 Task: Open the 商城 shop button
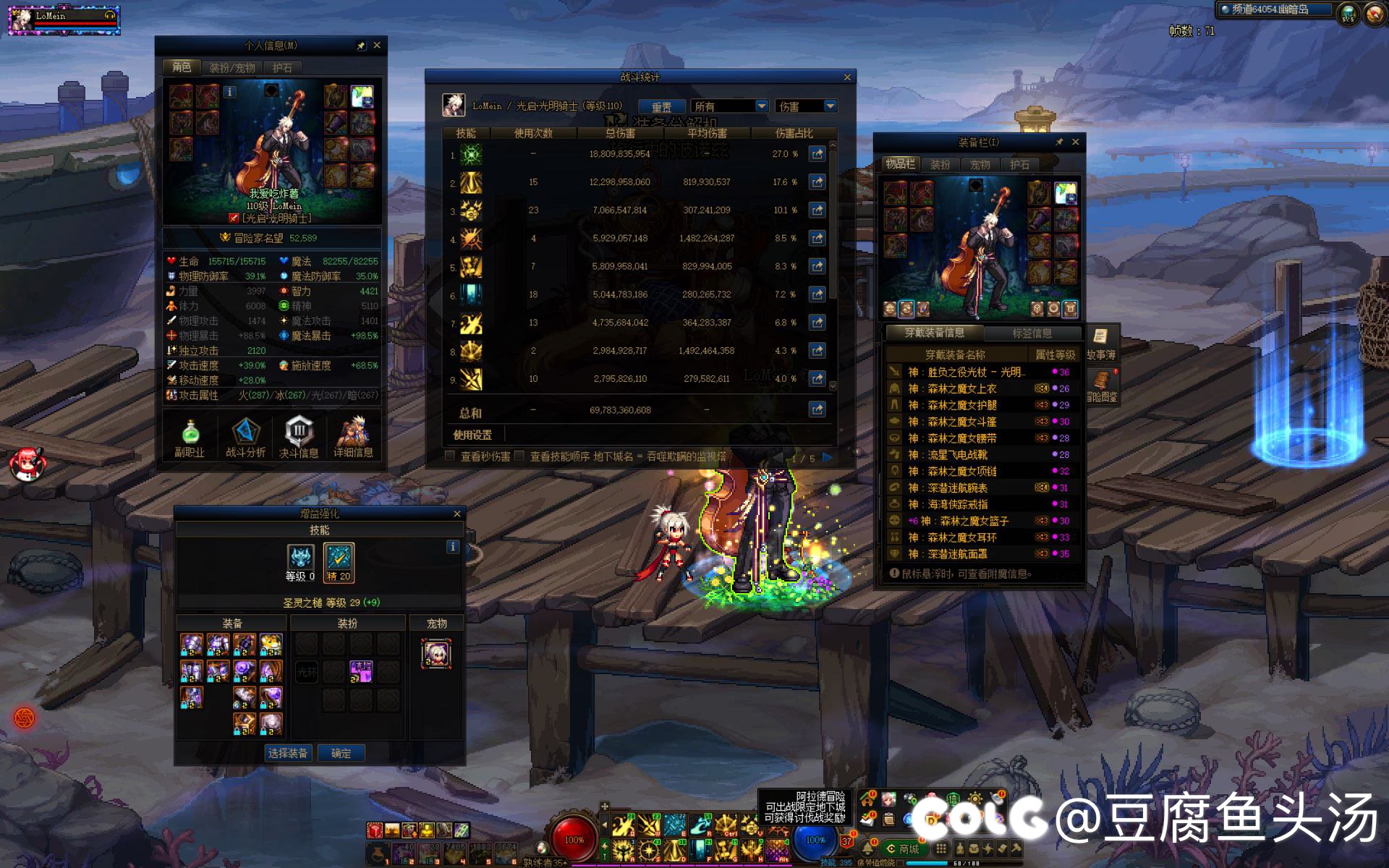(x=903, y=849)
